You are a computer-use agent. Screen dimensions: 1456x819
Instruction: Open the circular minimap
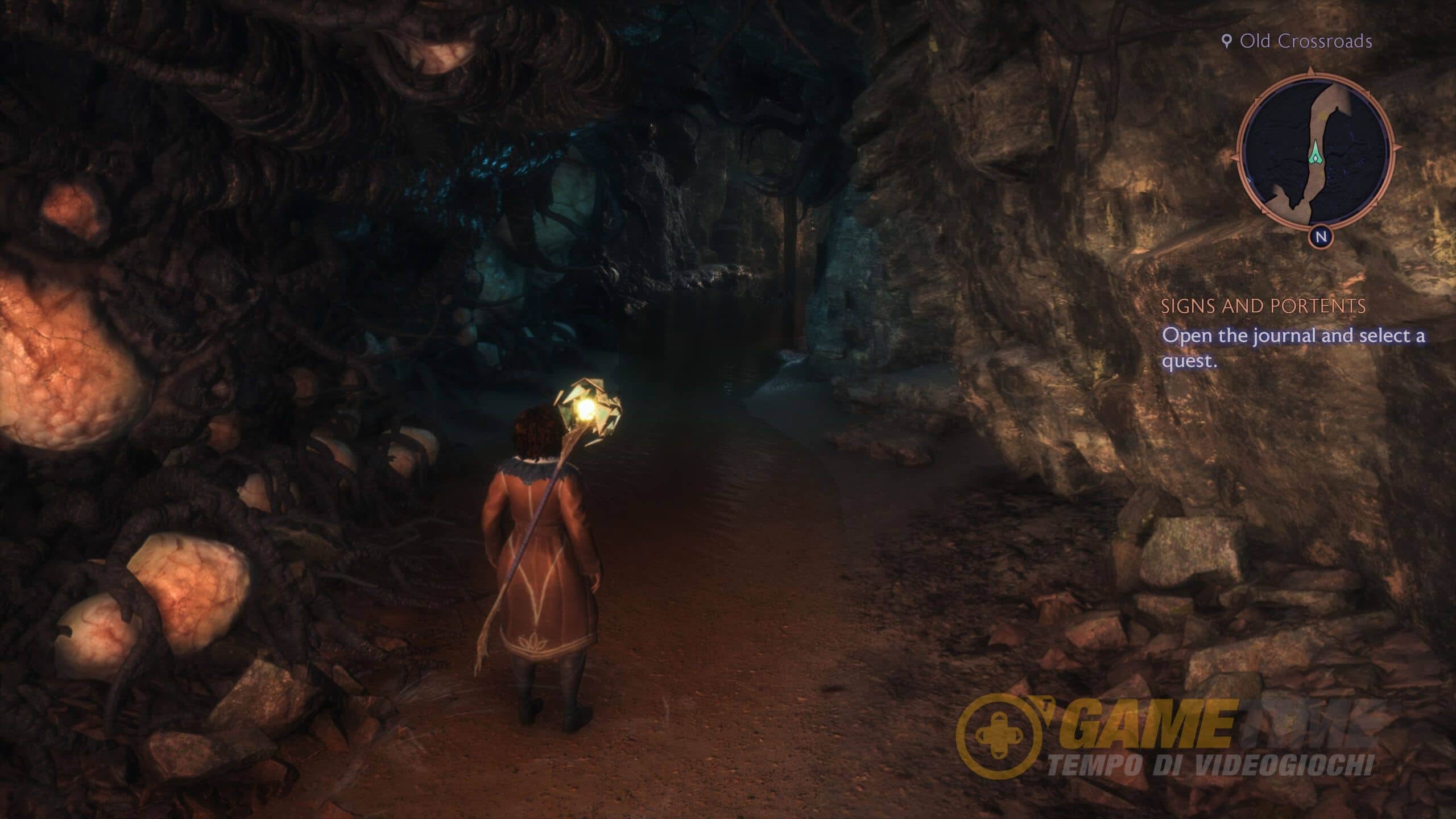click(1316, 155)
